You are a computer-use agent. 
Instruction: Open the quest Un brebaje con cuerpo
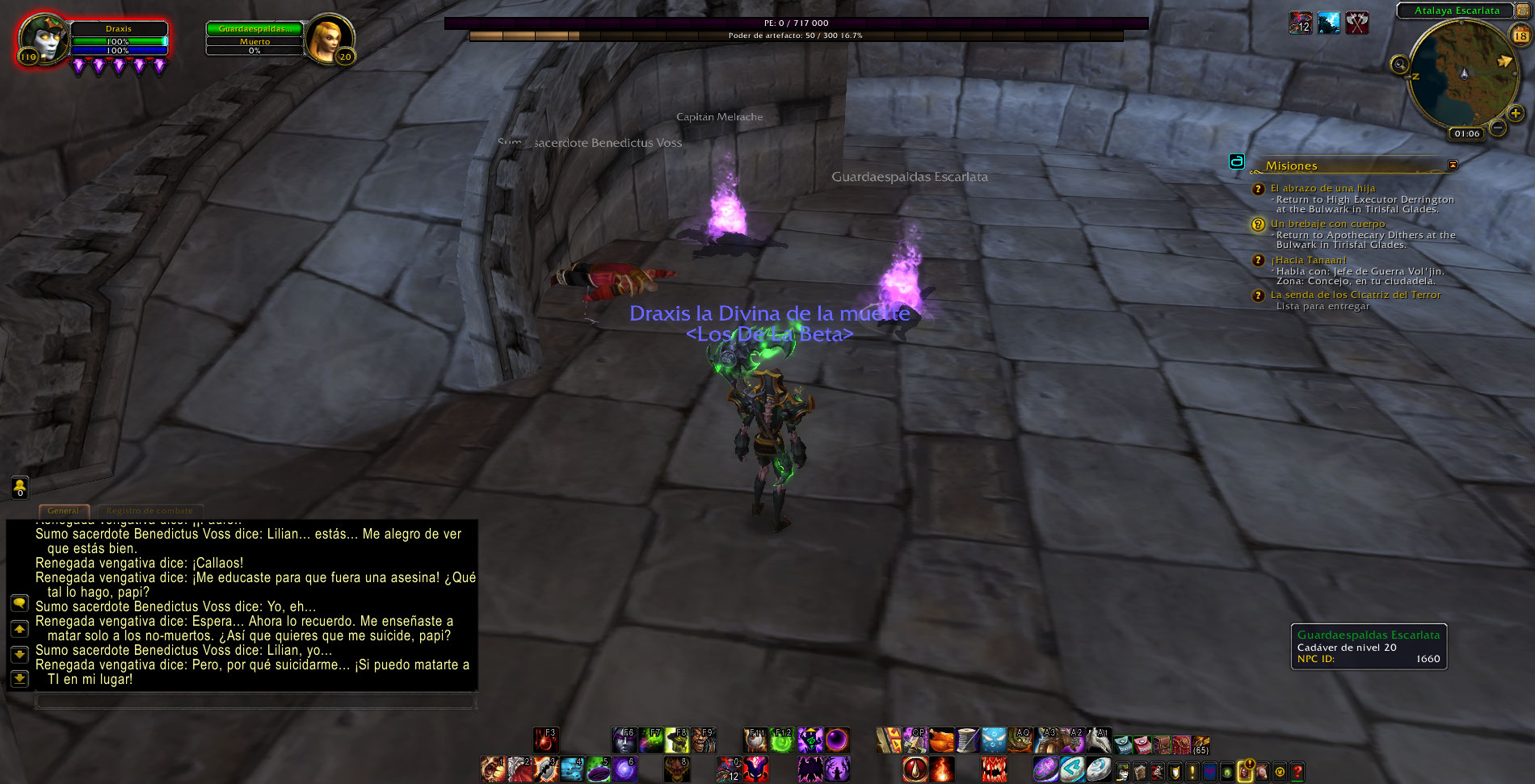pyautogui.click(x=1327, y=224)
